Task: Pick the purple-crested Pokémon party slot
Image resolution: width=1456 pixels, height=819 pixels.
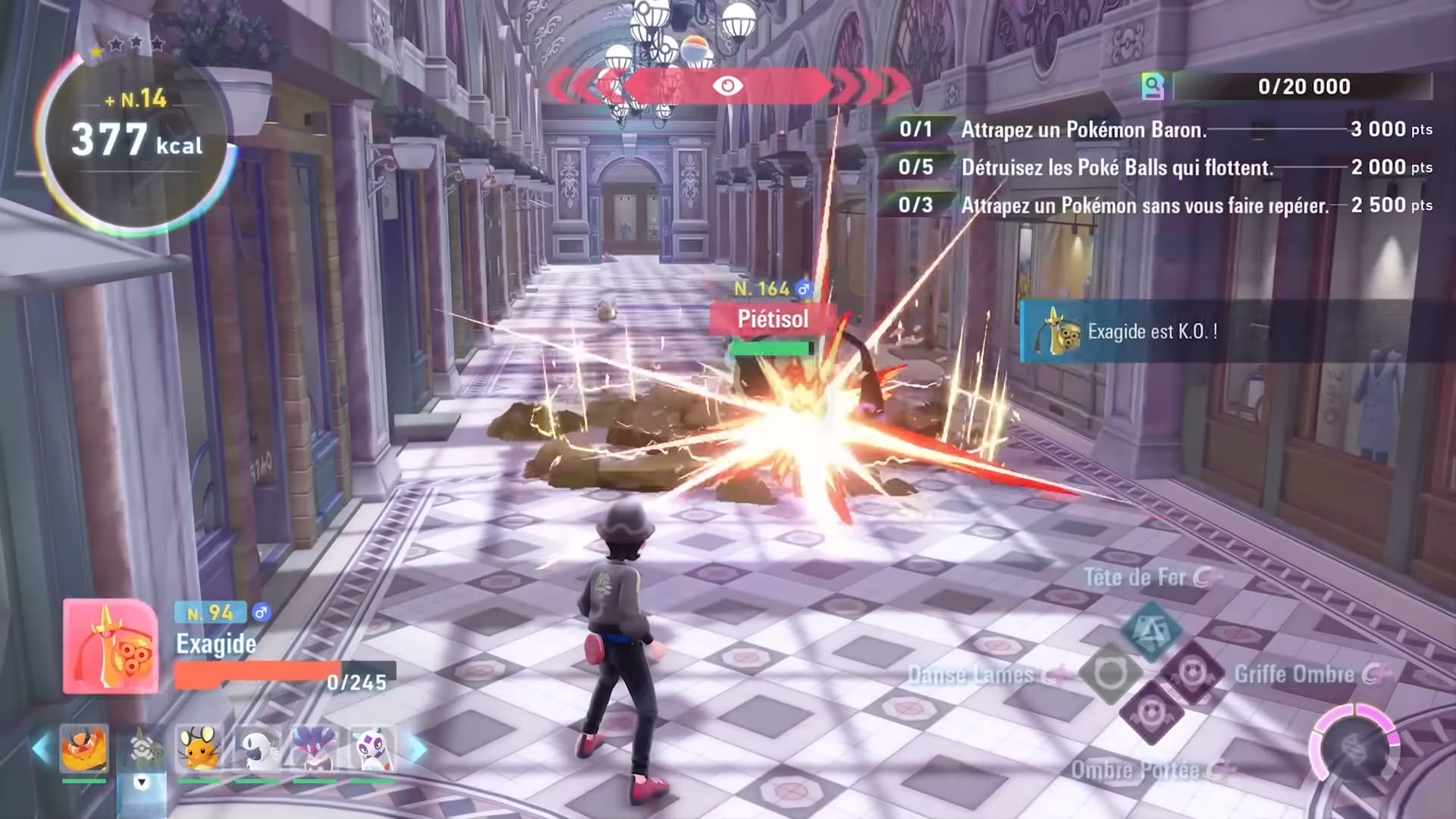Action: click(314, 749)
